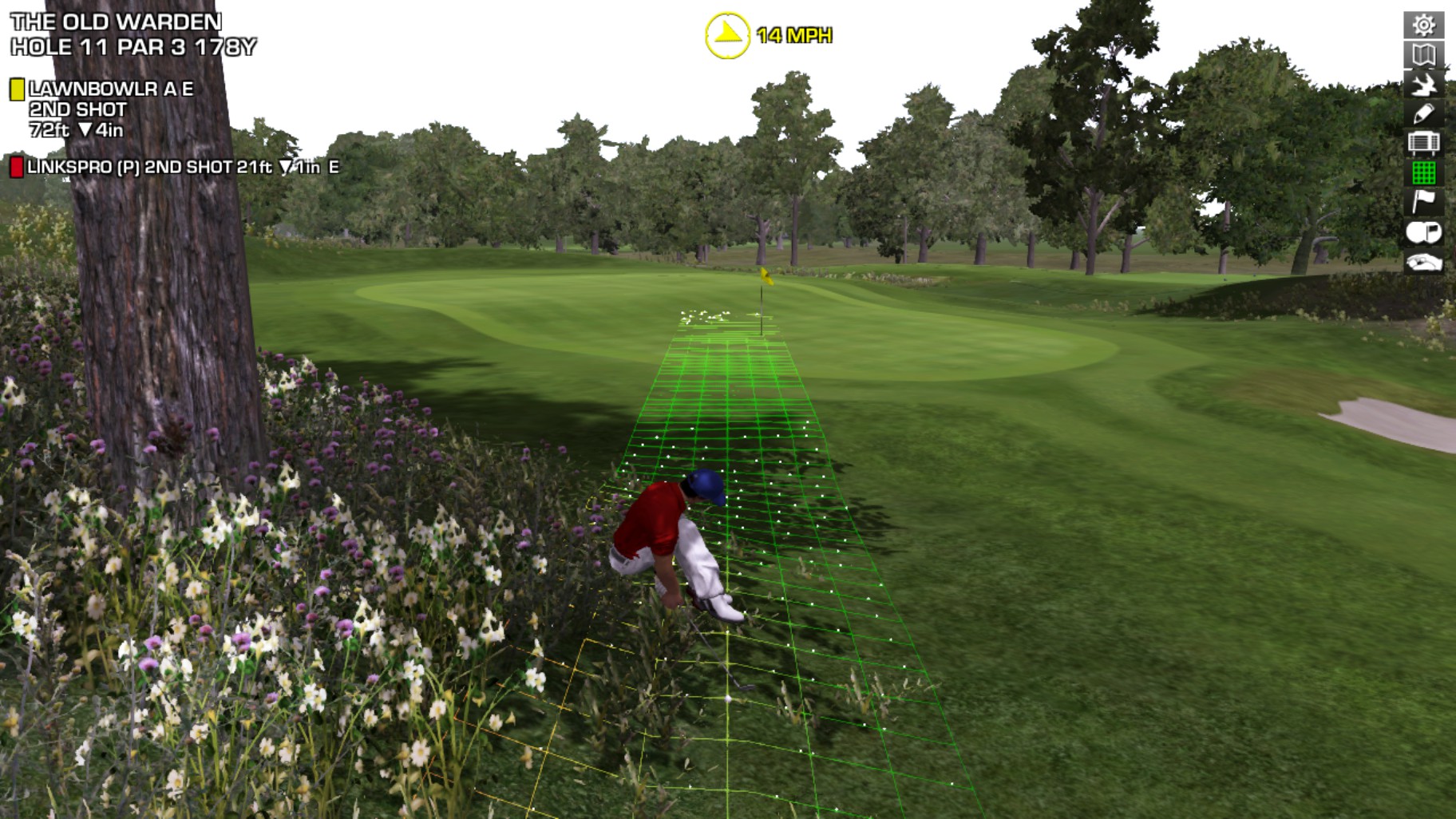Image resolution: width=1456 pixels, height=819 pixels.
Task: Click the bird flyover icon
Action: (x=1423, y=85)
